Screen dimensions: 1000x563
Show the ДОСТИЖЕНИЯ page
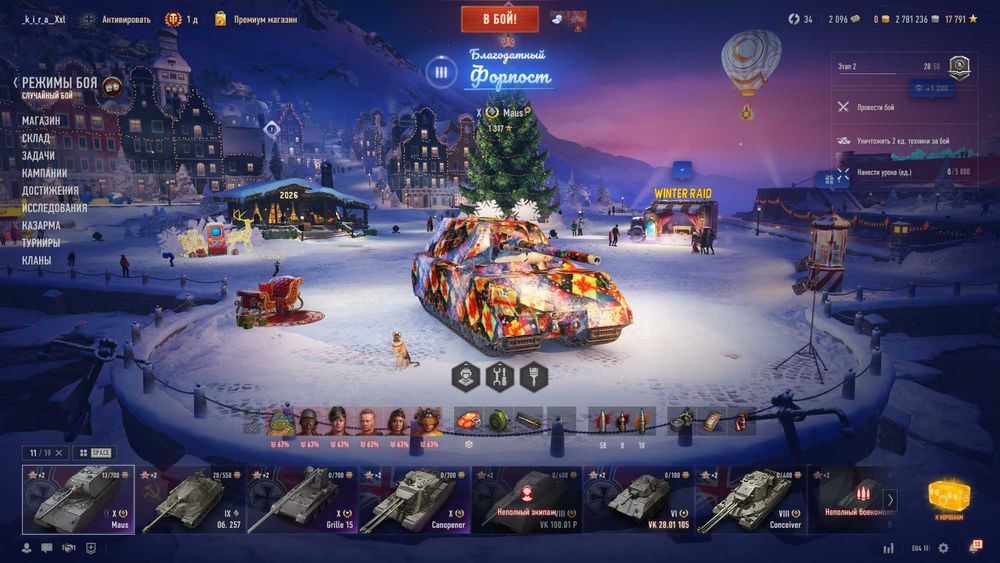pyautogui.click(x=50, y=190)
